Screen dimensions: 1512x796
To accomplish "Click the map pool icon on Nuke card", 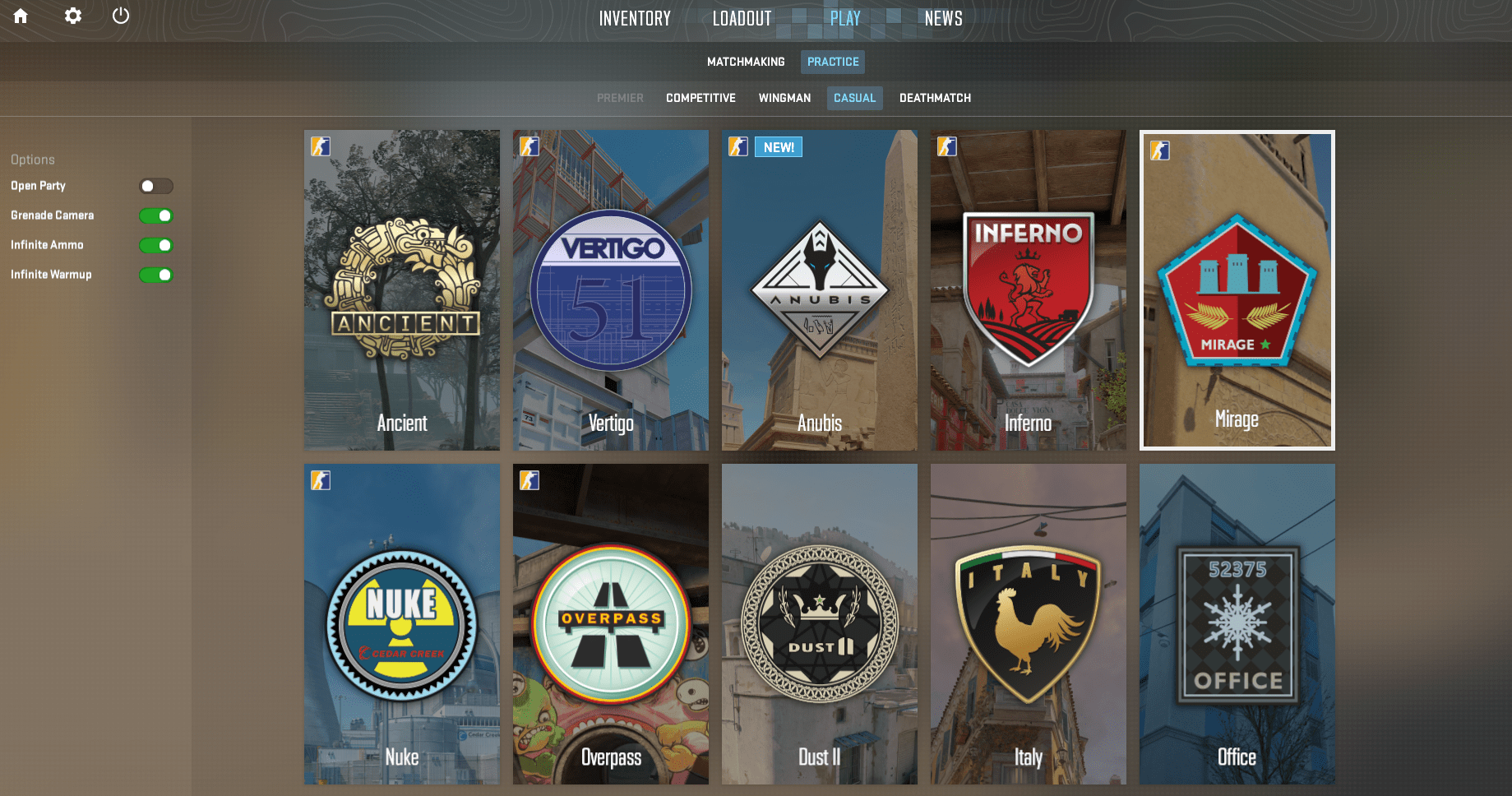I will 320,480.
